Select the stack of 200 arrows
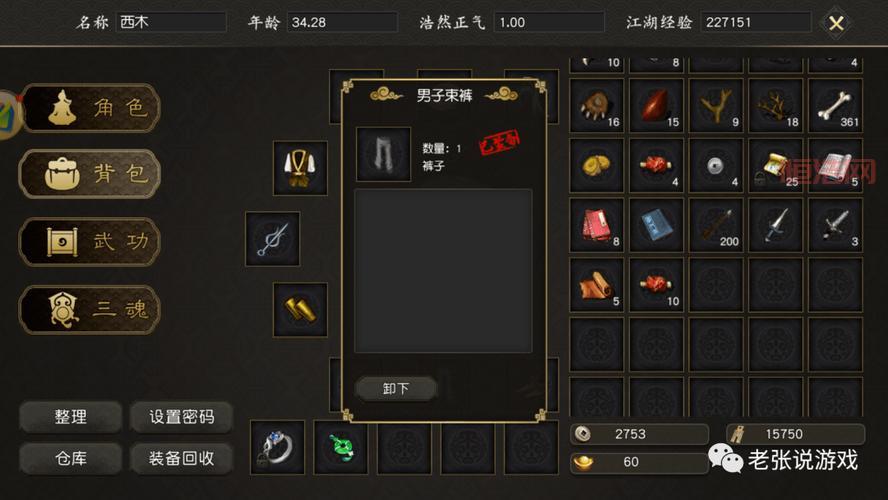Screen dimensions: 888x500 point(716,225)
